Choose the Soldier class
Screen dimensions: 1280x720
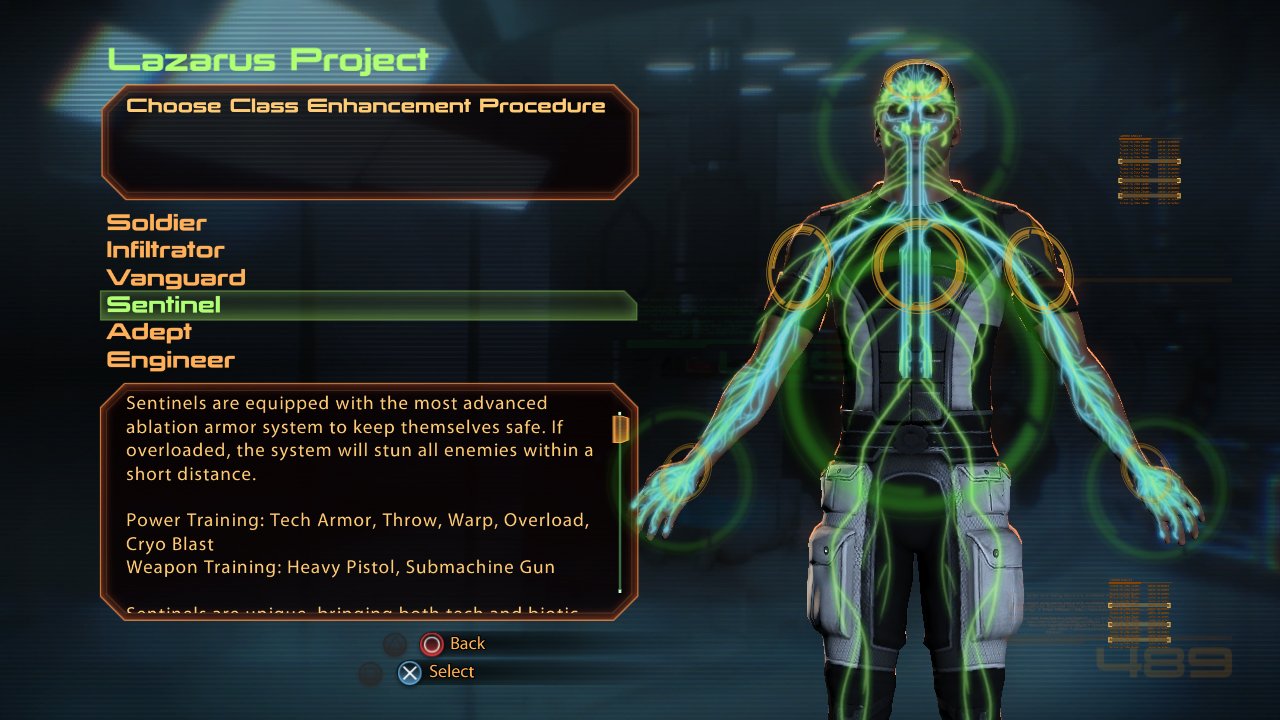click(157, 223)
